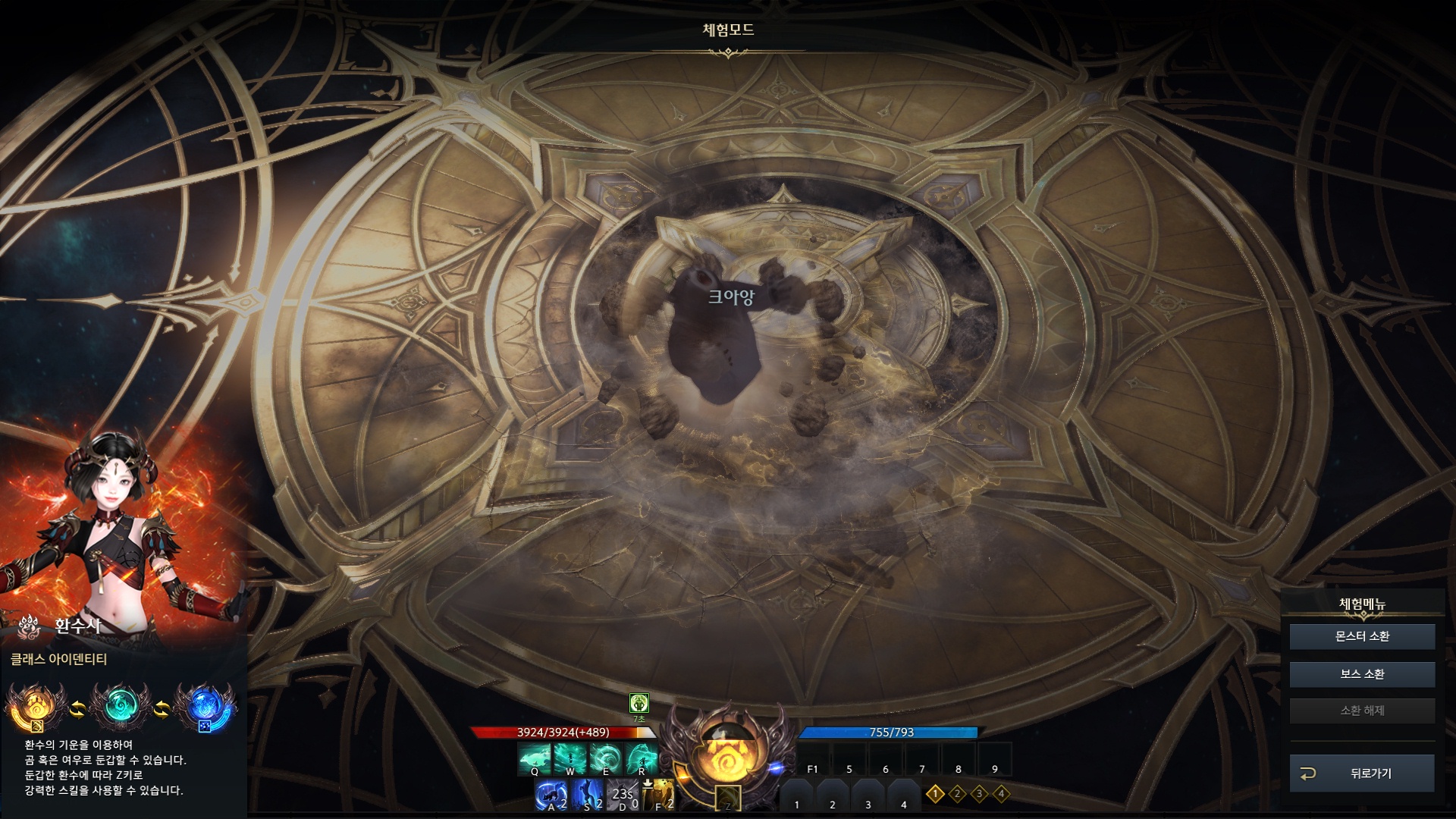The width and height of the screenshot is (1456, 819).
Task: Click the 몬스터 소환 button
Action: [x=1362, y=636]
